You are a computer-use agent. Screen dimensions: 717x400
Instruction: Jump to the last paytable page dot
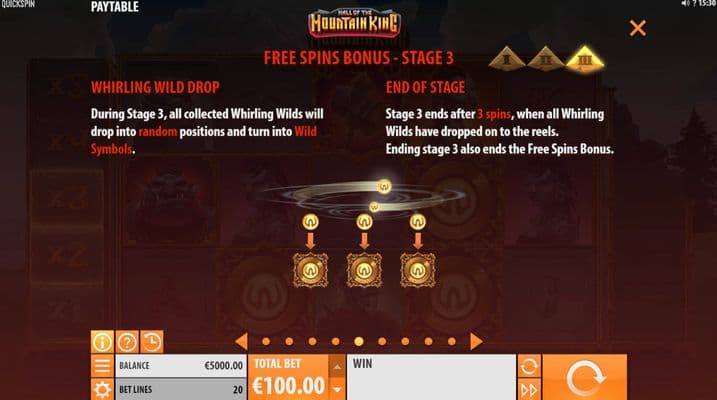coord(452,341)
